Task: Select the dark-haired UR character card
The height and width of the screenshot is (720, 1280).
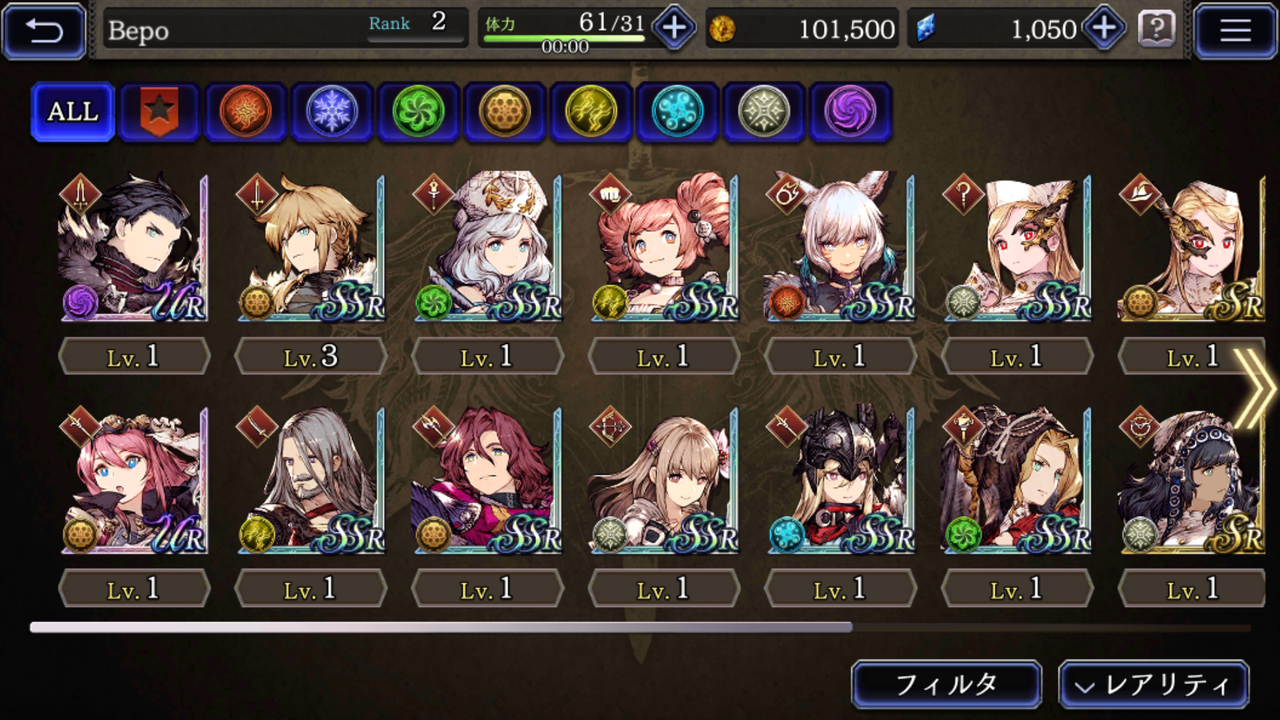Action: pos(133,248)
